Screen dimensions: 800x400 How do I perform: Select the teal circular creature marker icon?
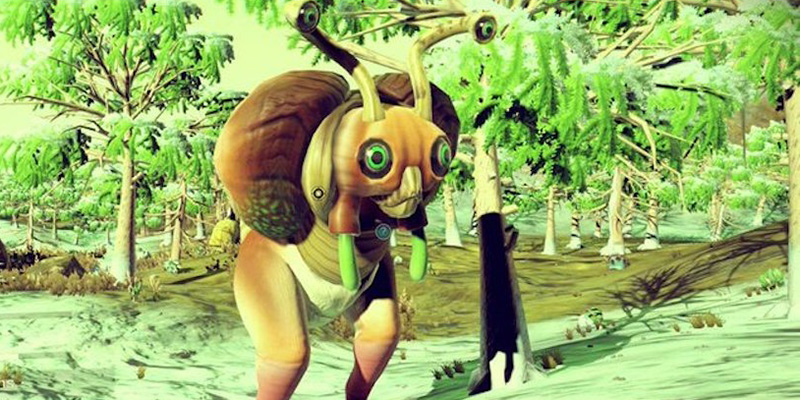382,231
